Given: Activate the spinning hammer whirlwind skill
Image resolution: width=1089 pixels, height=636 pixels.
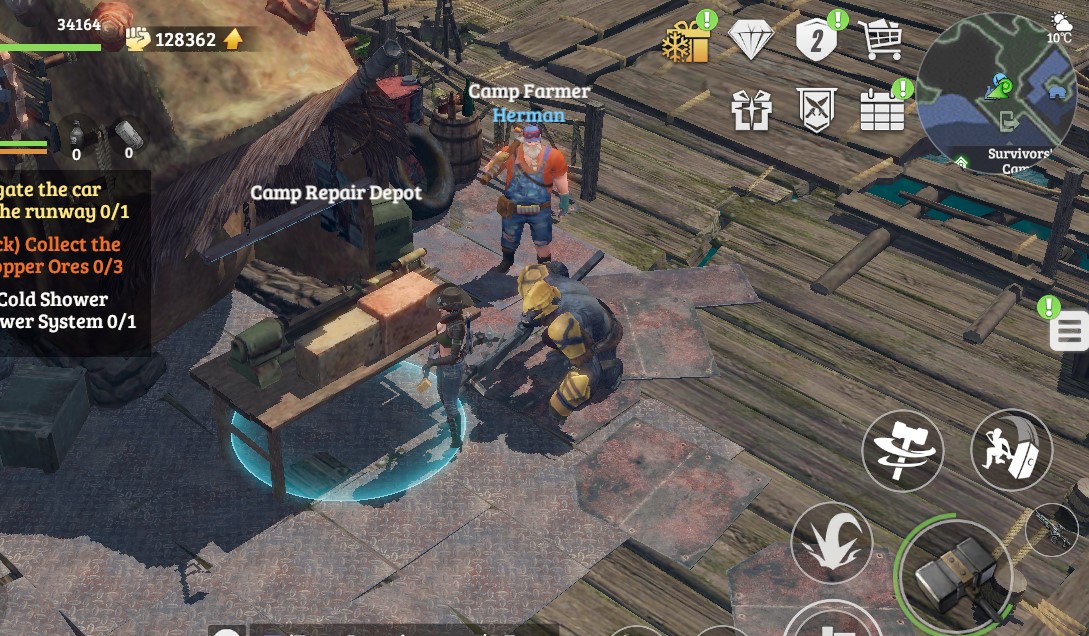Looking at the screenshot, I should point(902,450).
